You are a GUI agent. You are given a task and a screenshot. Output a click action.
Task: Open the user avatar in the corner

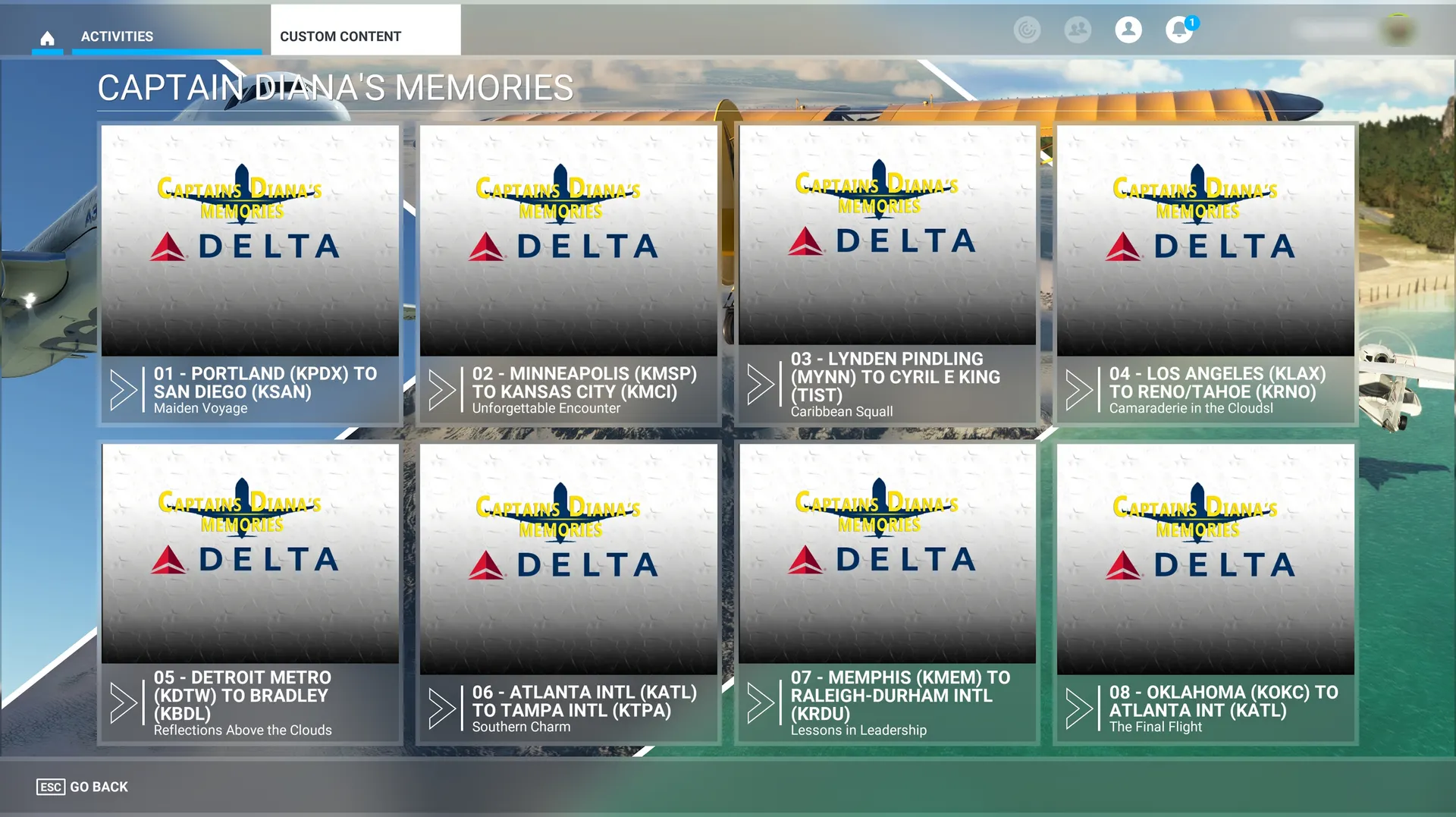[x=1398, y=30]
